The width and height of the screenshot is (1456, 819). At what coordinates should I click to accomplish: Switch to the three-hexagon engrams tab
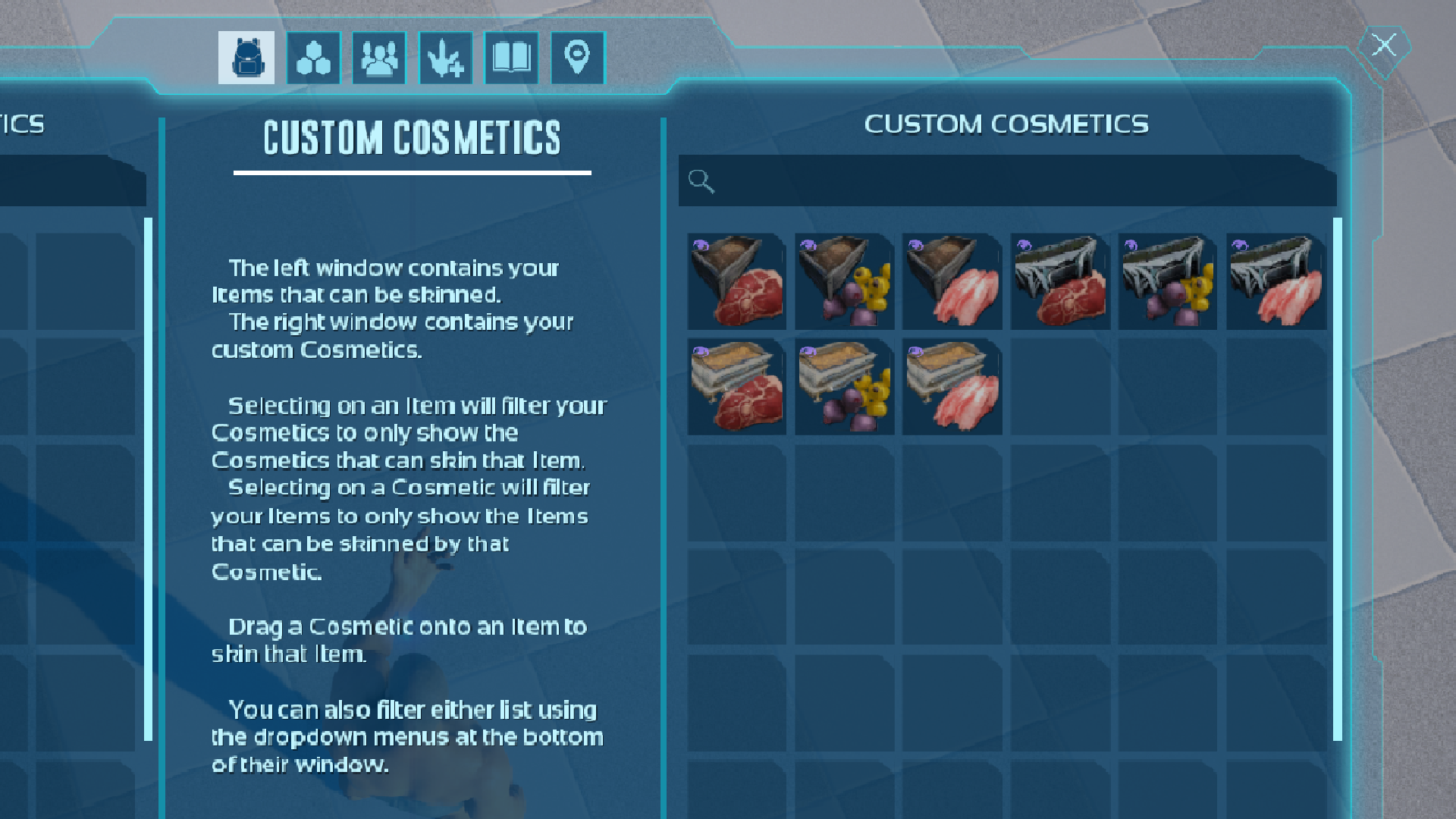click(x=313, y=58)
